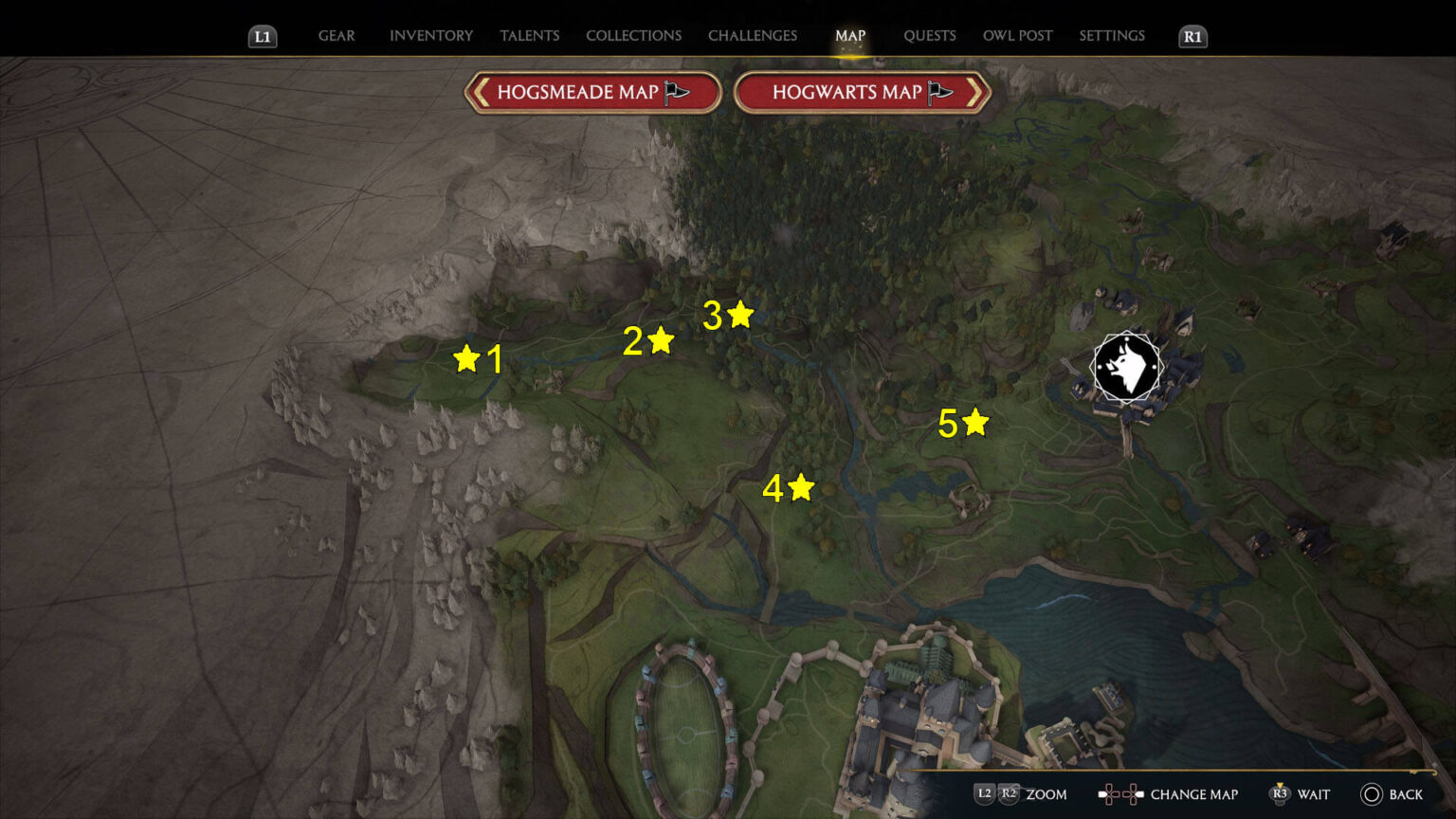Click star marker 2 near the forest

point(661,337)
